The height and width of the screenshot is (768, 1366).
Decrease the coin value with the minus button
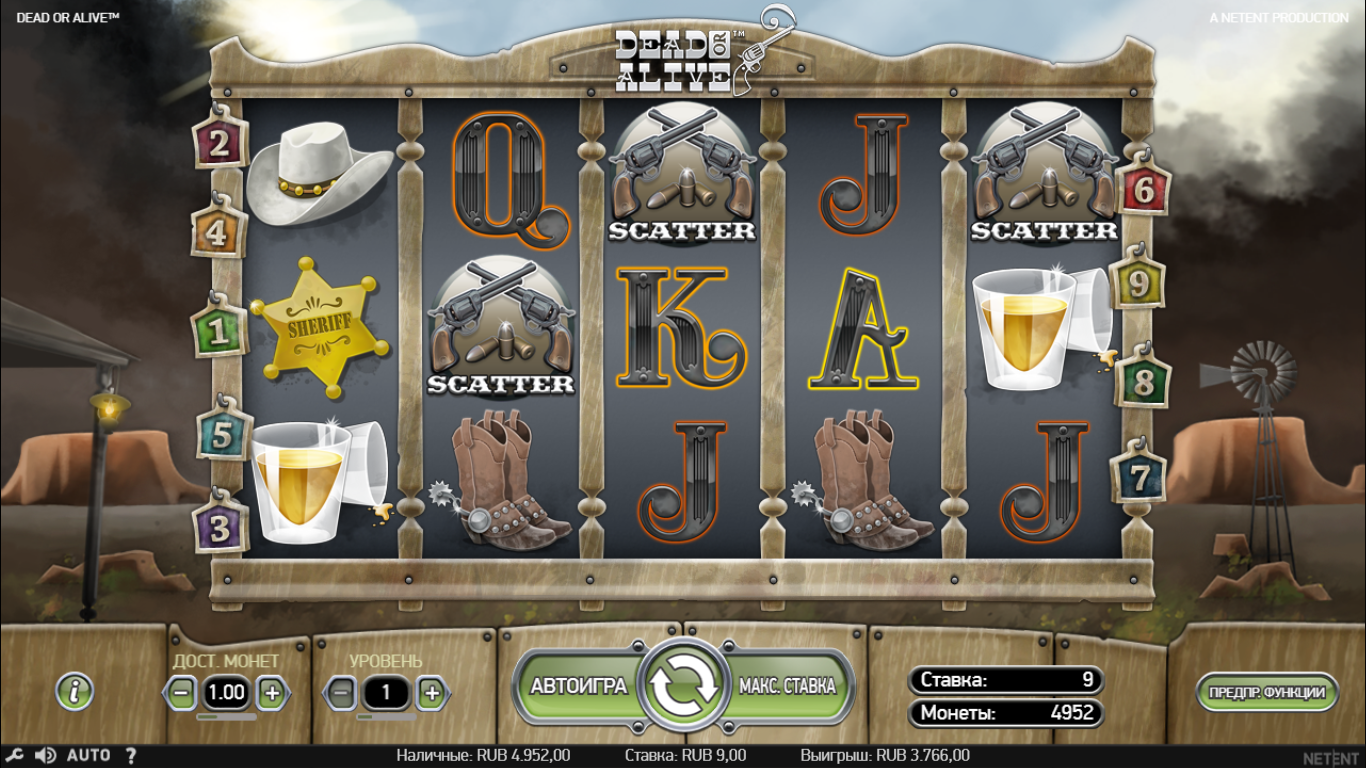click(x=181, y=692)
